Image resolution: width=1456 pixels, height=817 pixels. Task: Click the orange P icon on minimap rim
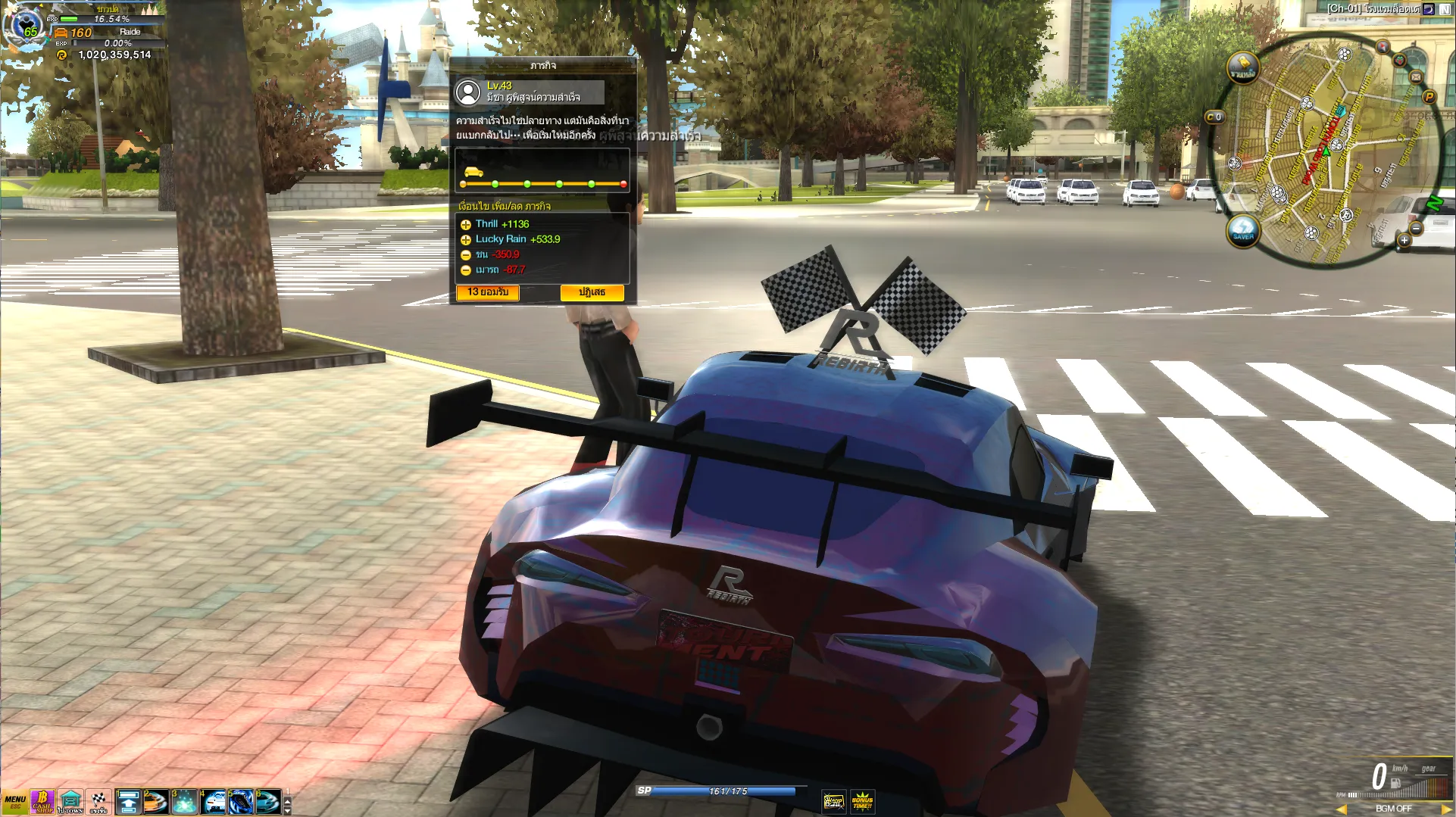pos(1429,96)
